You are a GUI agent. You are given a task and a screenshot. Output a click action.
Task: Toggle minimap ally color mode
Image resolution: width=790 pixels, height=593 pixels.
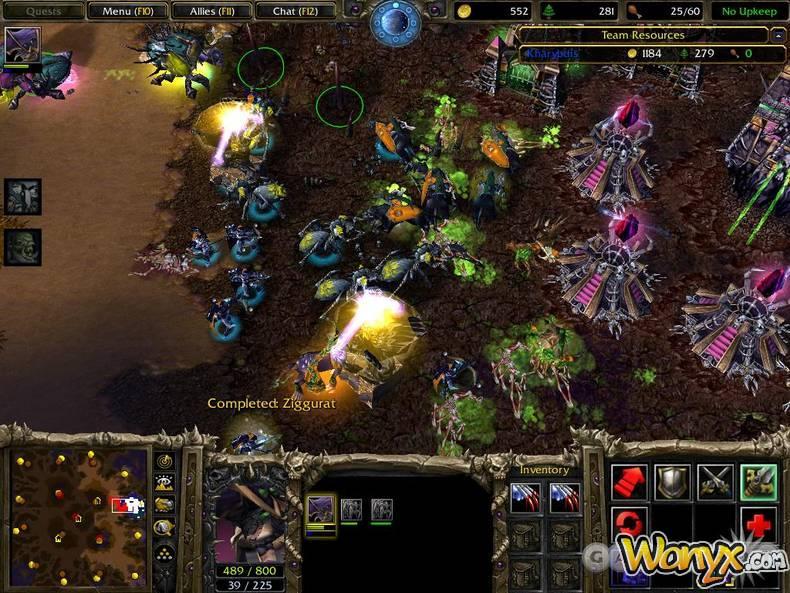coord(165,505)
